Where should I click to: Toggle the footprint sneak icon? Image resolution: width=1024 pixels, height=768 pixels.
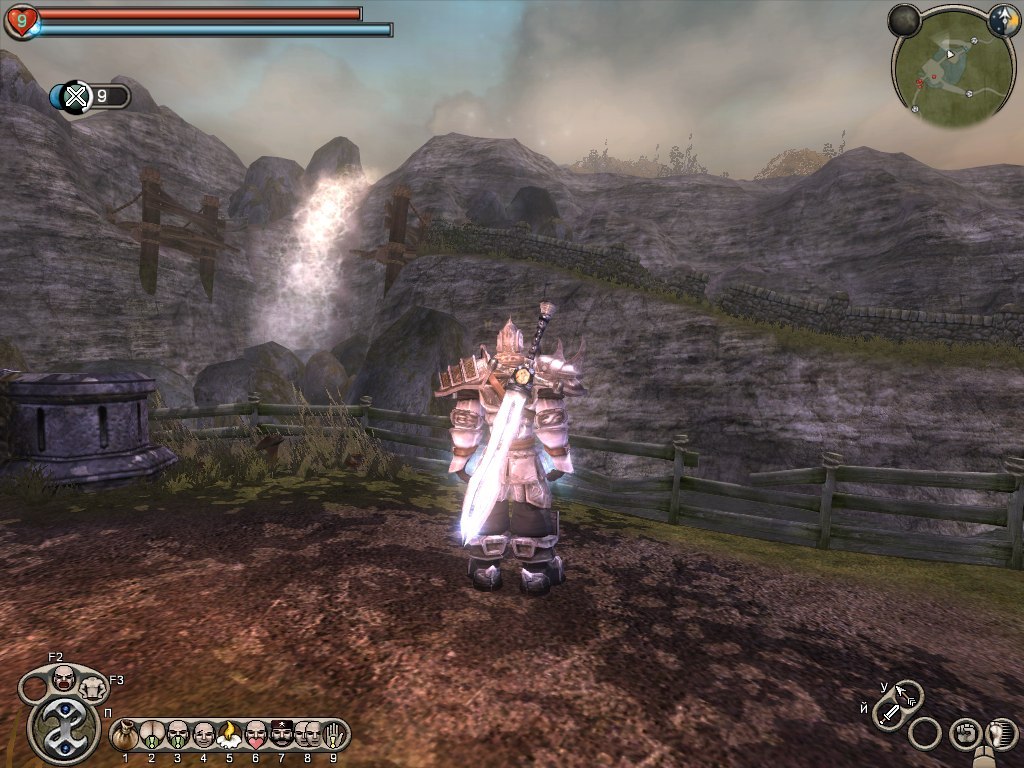click(x=1000, y=733)
